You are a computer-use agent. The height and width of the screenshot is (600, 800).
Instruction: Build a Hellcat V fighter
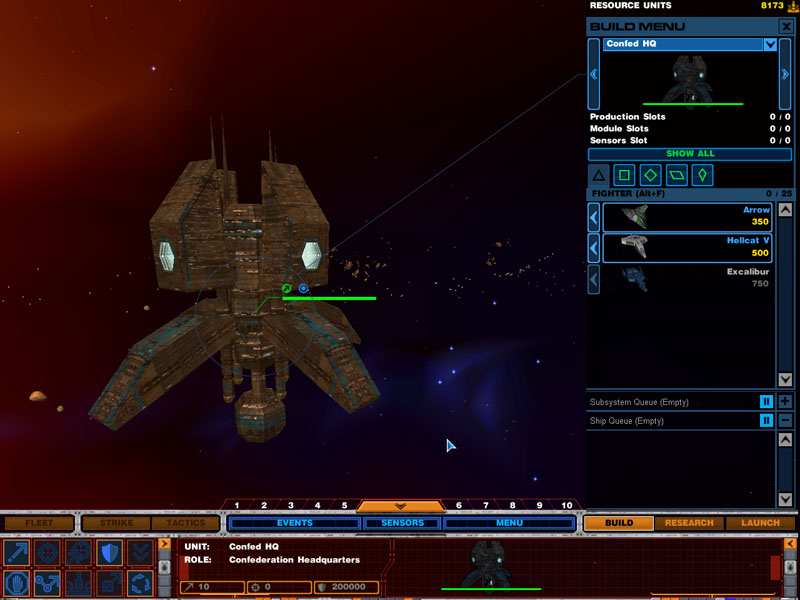pos(686,247)
